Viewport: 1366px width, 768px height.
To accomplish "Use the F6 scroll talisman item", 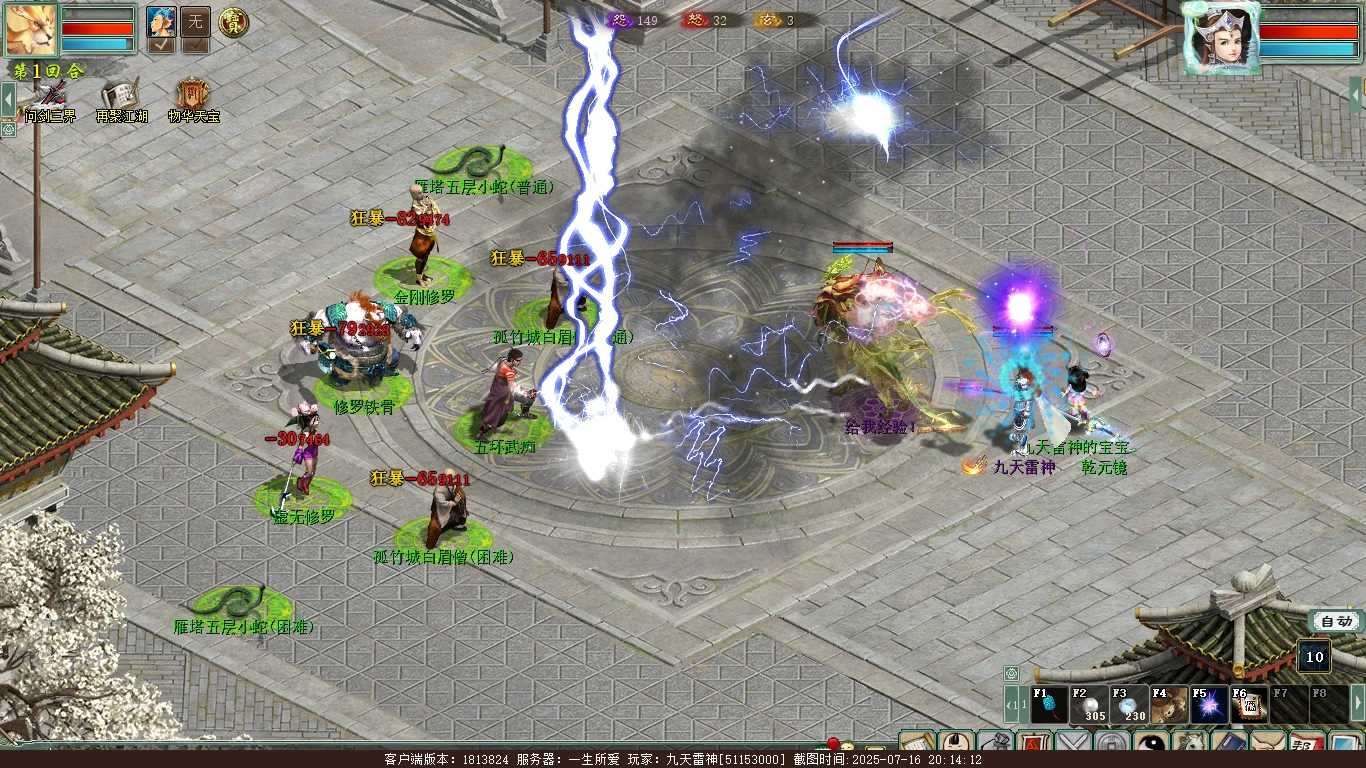I will 1249,704.
